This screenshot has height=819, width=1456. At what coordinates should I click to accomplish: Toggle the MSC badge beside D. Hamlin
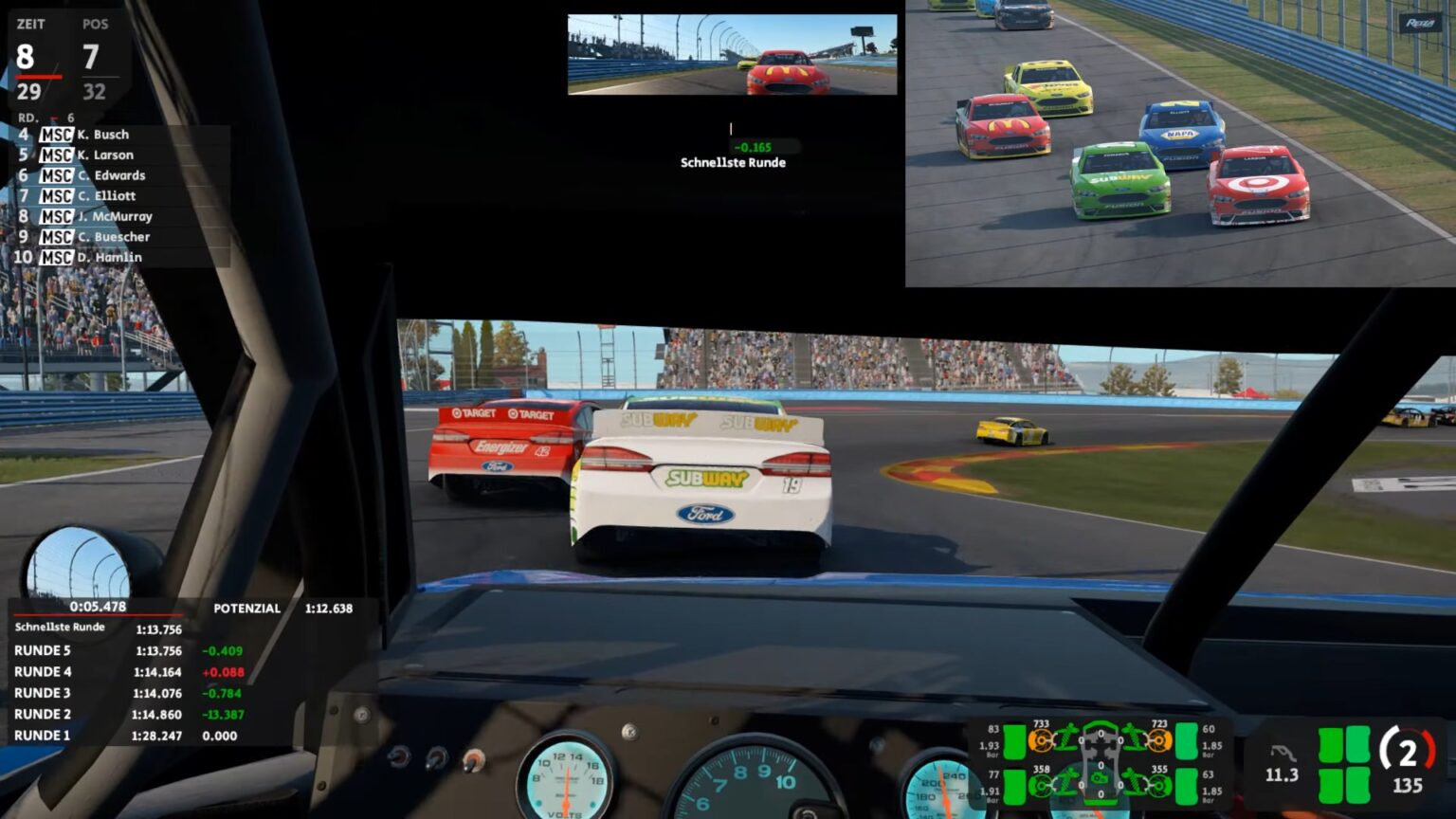pyautogui.click(x=57, y=257)
